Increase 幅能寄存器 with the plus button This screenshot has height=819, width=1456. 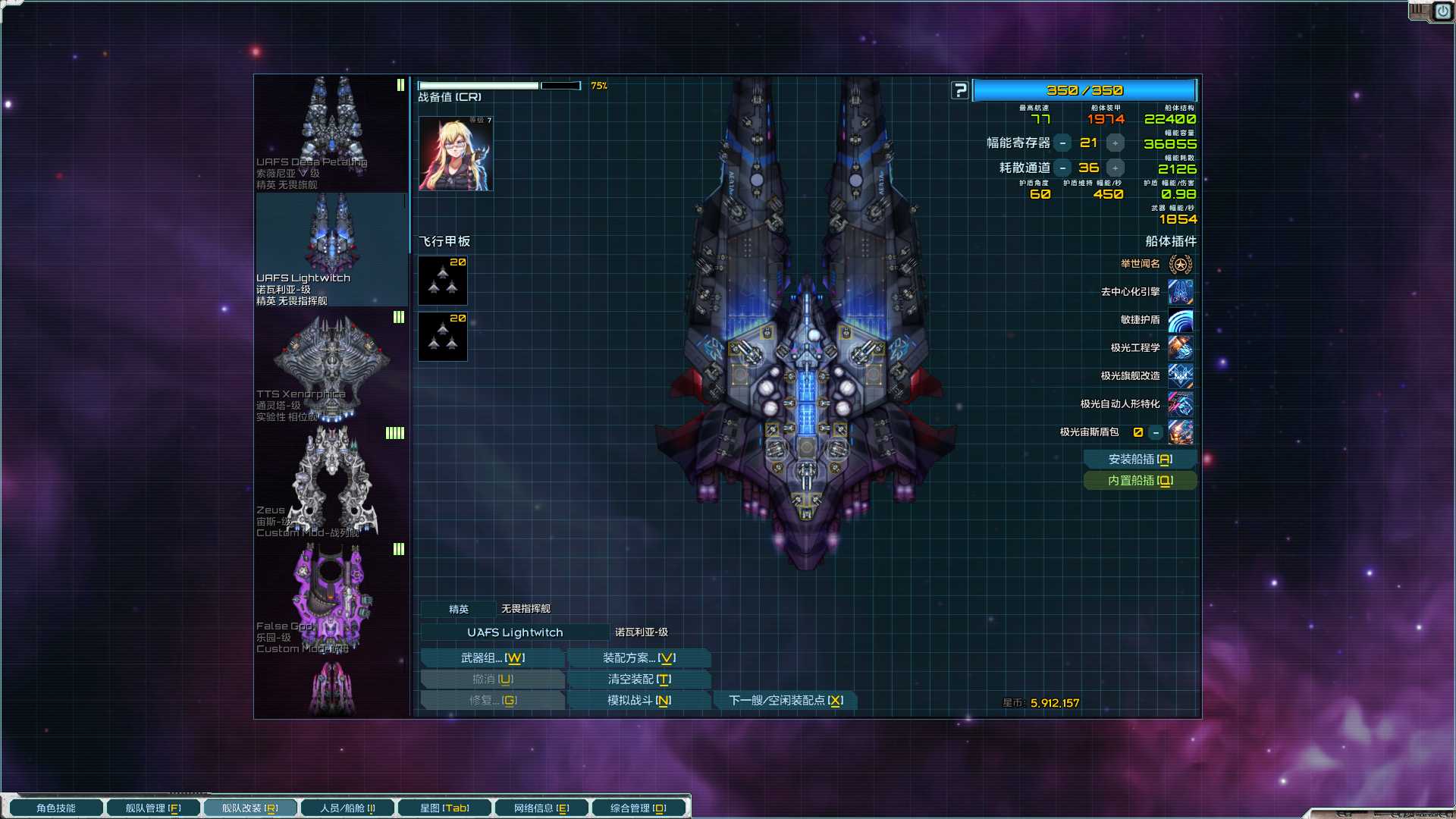(x=1114, y=142)
